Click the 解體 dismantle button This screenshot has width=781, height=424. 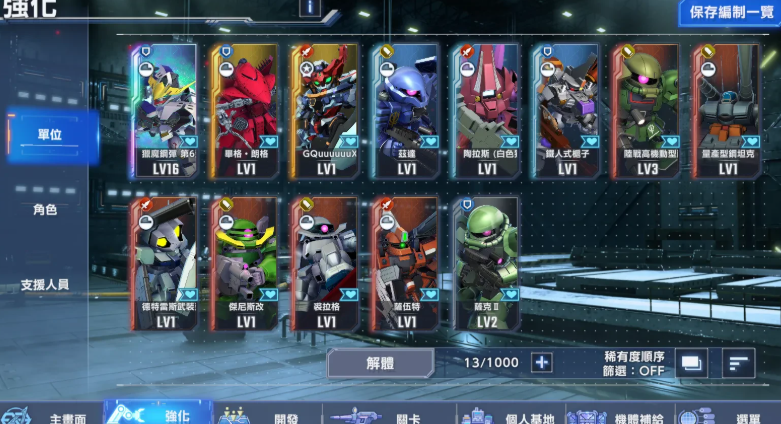tap(380, 362)
